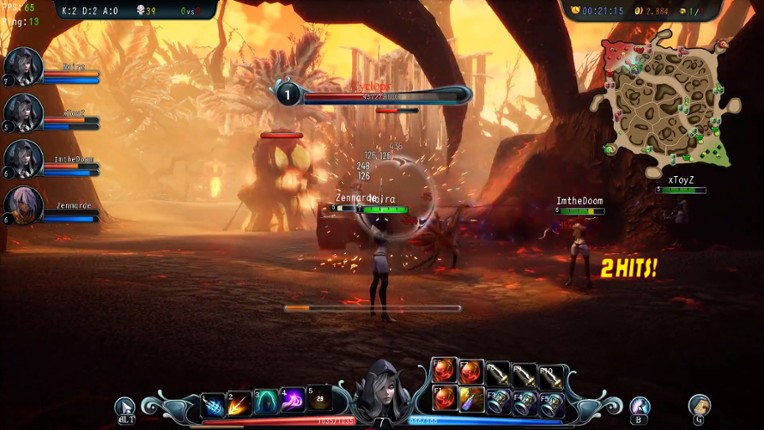Screen dimensions: 764x430
Task: Use the fiery arrow skill
Action: click(x=239, y=404)
